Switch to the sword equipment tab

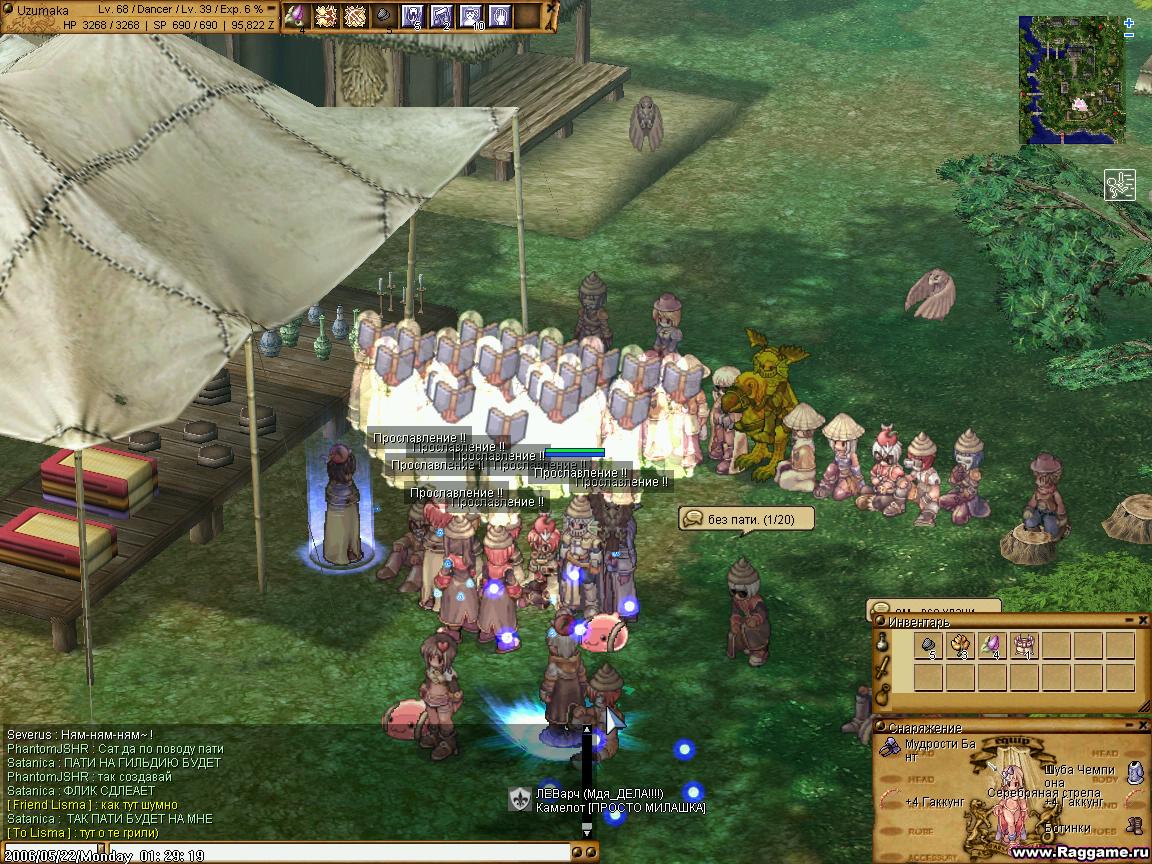pyautogui.click(x=881, y=669)
